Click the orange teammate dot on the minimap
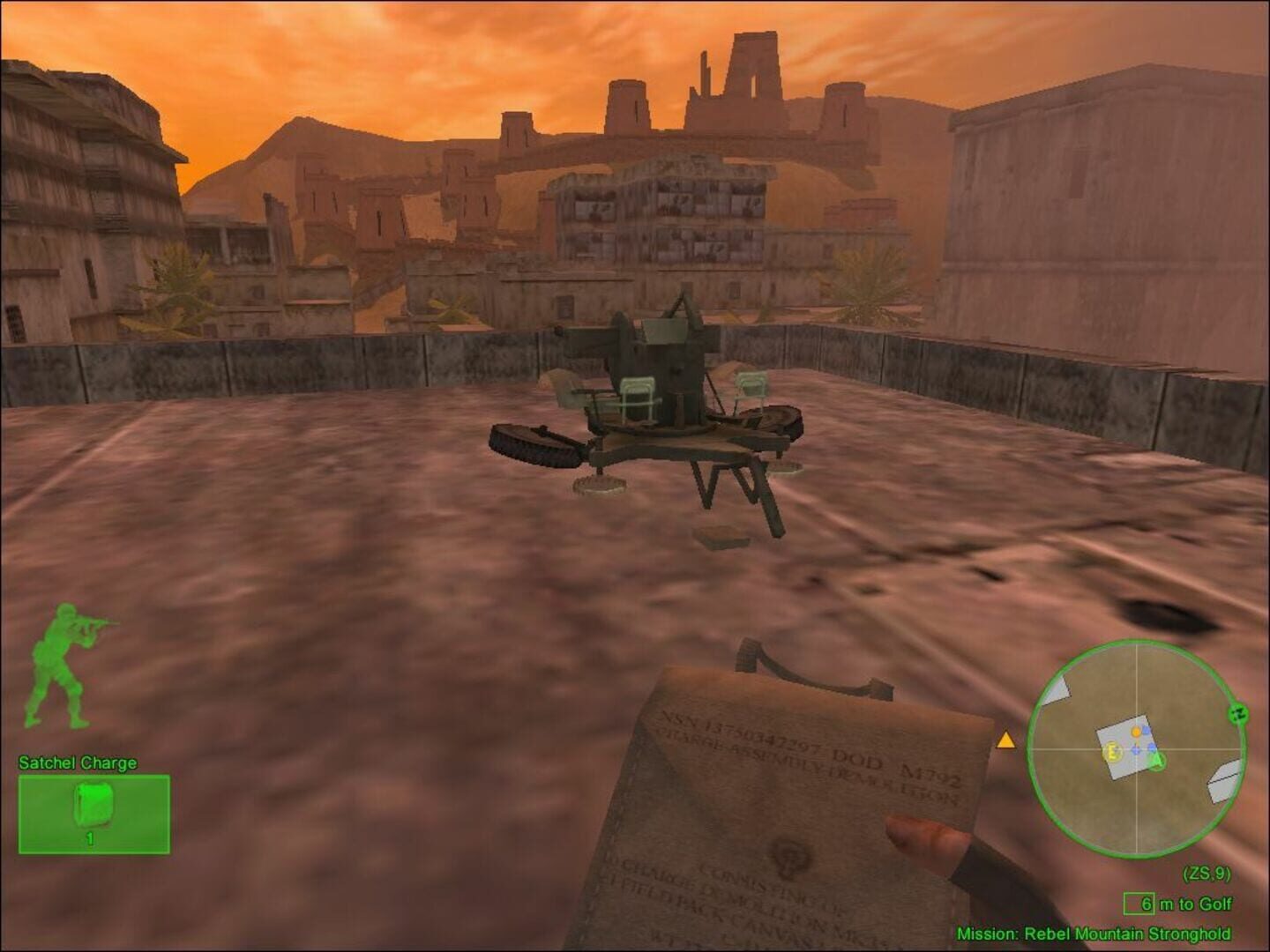 (1136, 731)
